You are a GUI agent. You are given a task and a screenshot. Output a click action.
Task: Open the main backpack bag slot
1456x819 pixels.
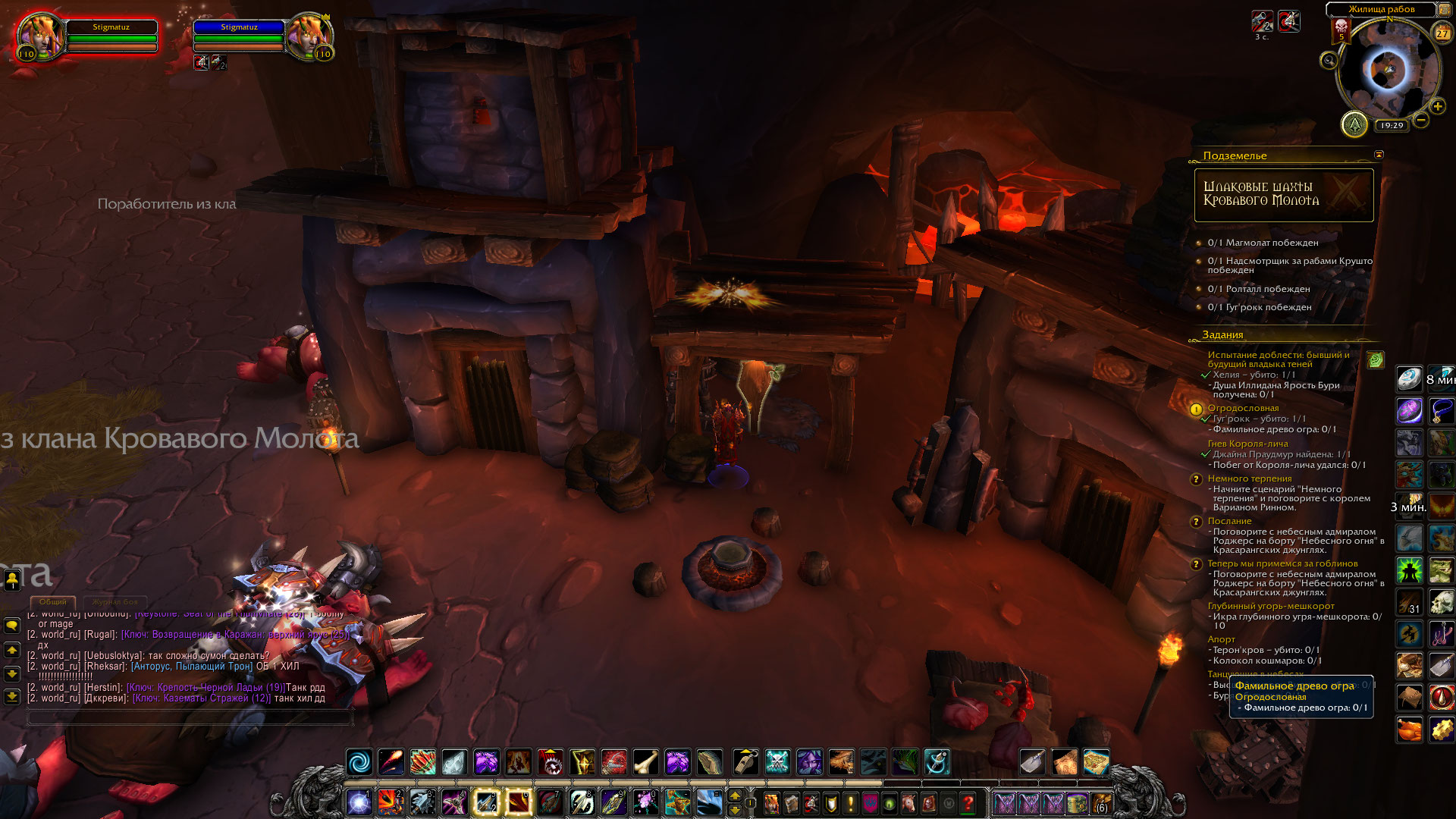pos(1101,803)
